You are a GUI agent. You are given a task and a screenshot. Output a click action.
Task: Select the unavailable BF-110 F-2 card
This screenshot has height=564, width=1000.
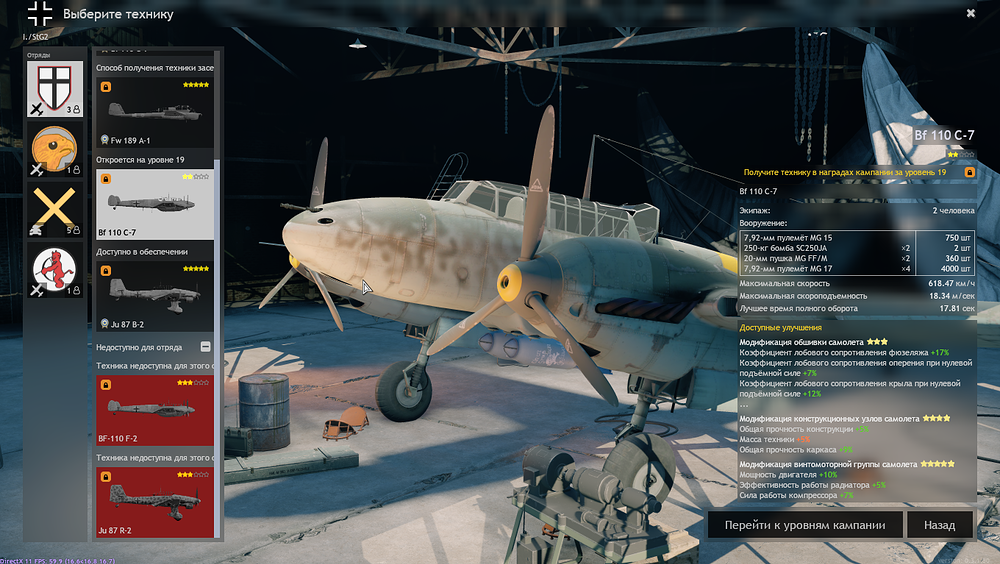[154, 411]
